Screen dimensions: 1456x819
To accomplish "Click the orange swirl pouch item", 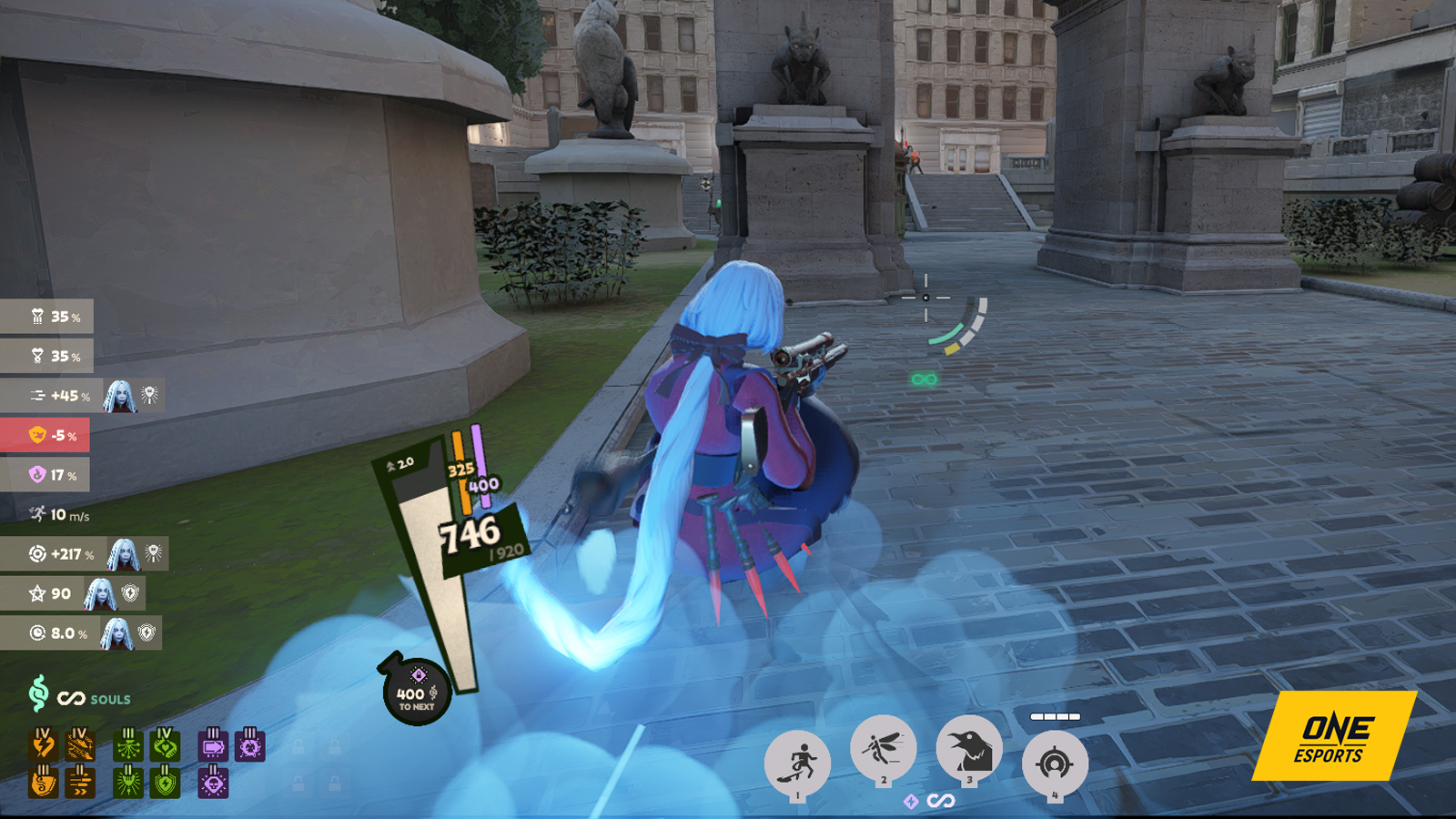I will (x=43, y=782).
